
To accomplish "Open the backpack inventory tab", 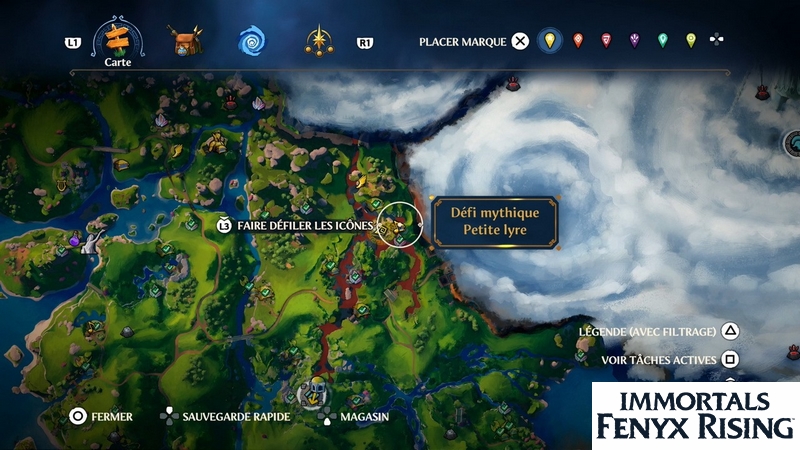I will click(184, 41).
